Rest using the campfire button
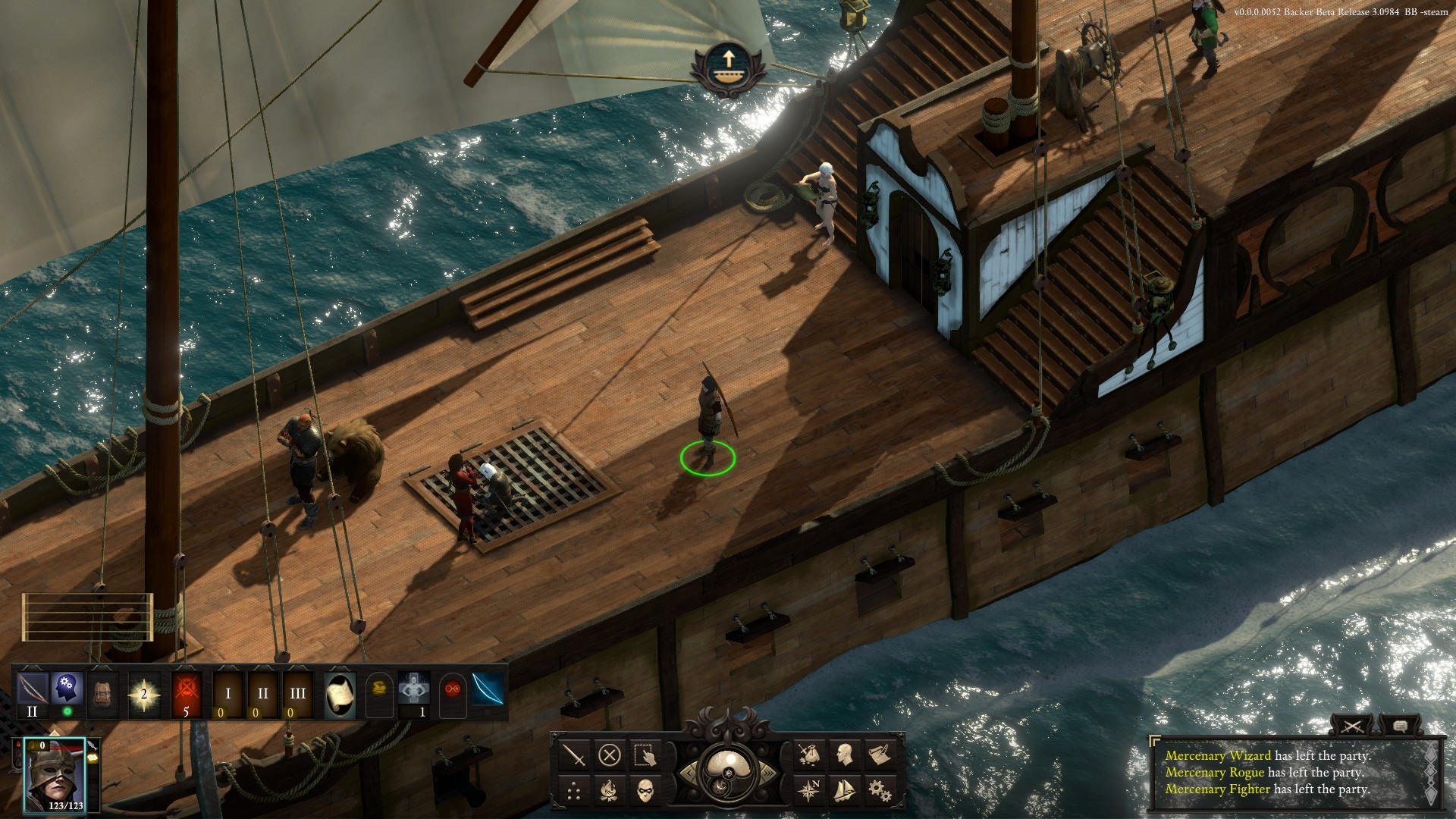The image size is (1456, 819). tap(610, 791)
